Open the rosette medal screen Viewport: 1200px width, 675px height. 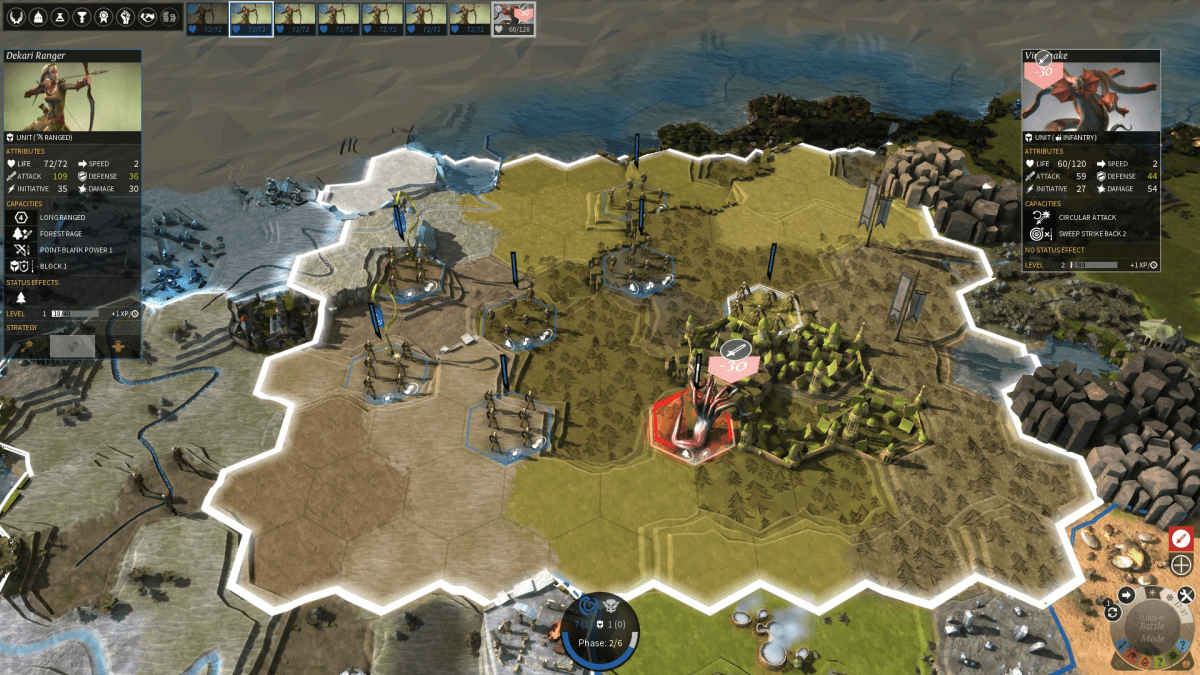(104, 16)
